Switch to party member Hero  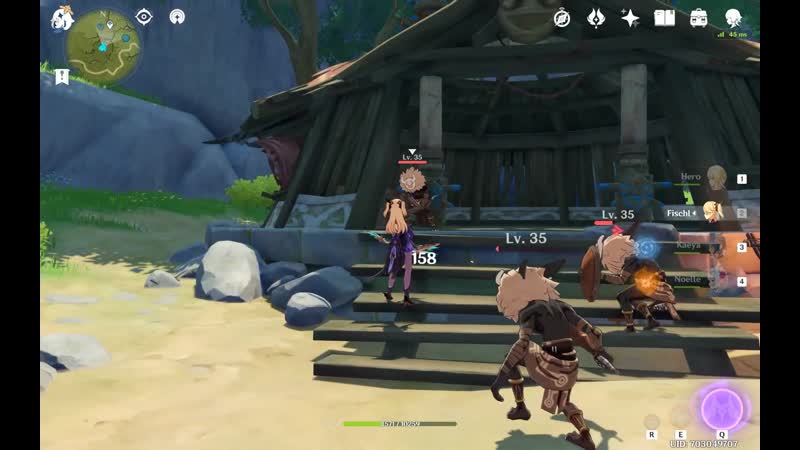[712, 179]
